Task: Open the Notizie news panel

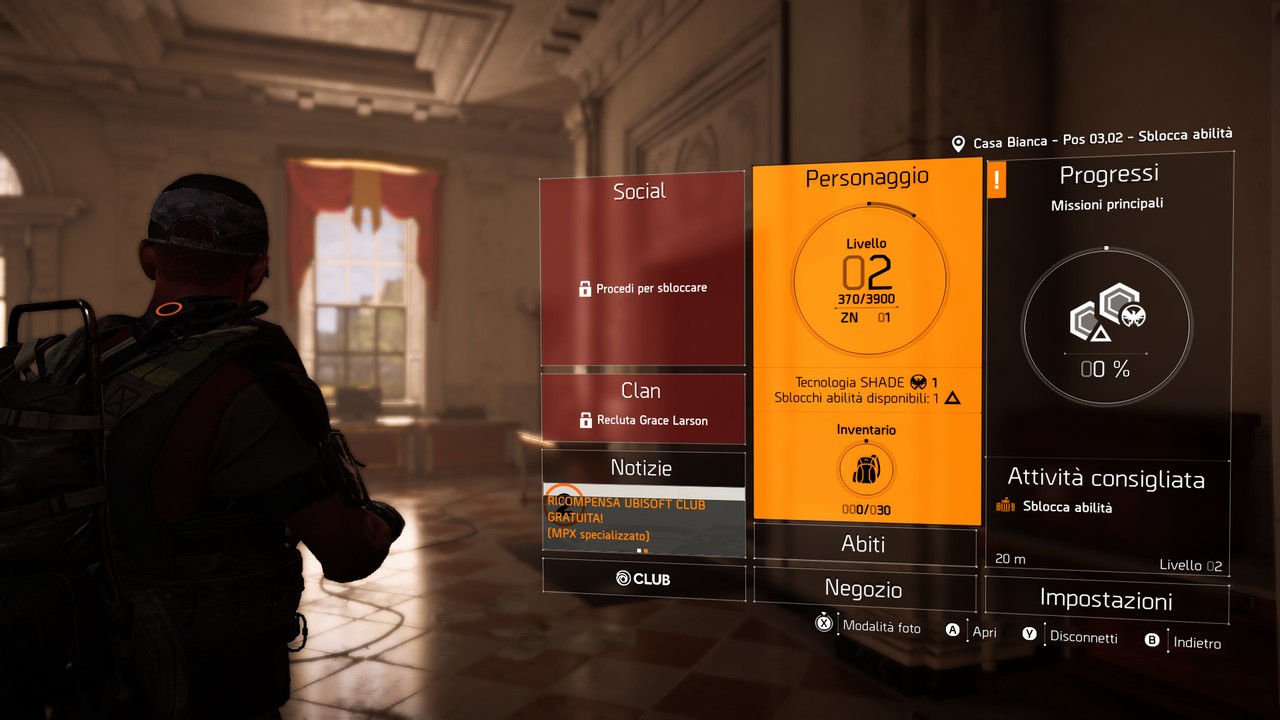Action: click(642, 467)
